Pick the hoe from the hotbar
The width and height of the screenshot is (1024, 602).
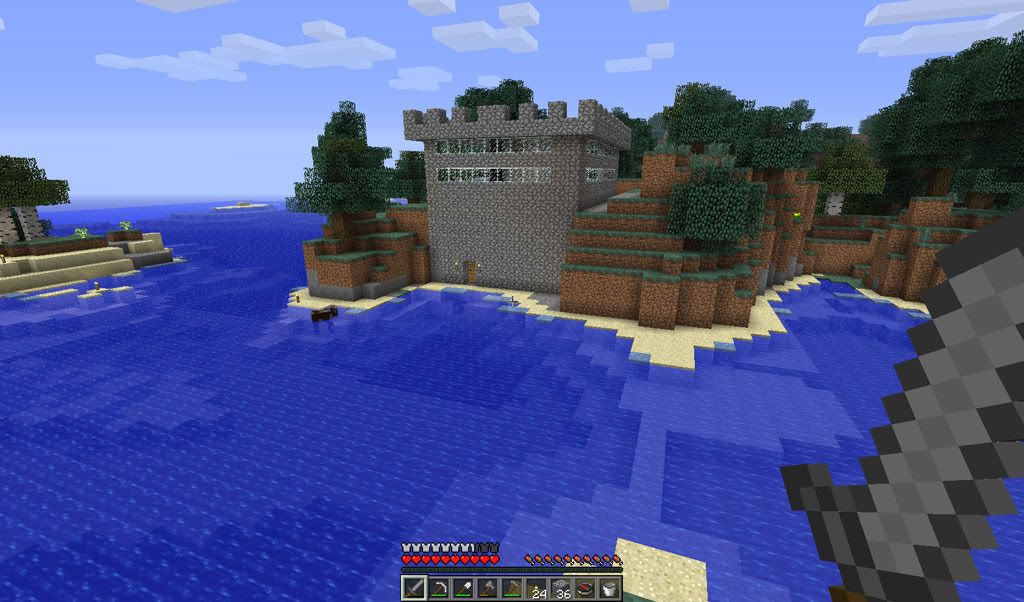click(512, 588)
